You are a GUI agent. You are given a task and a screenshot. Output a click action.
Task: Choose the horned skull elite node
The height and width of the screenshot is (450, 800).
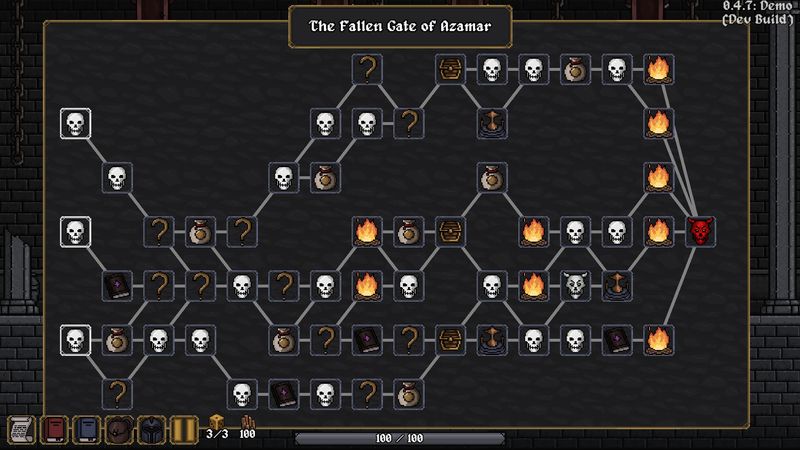[574, 286]
